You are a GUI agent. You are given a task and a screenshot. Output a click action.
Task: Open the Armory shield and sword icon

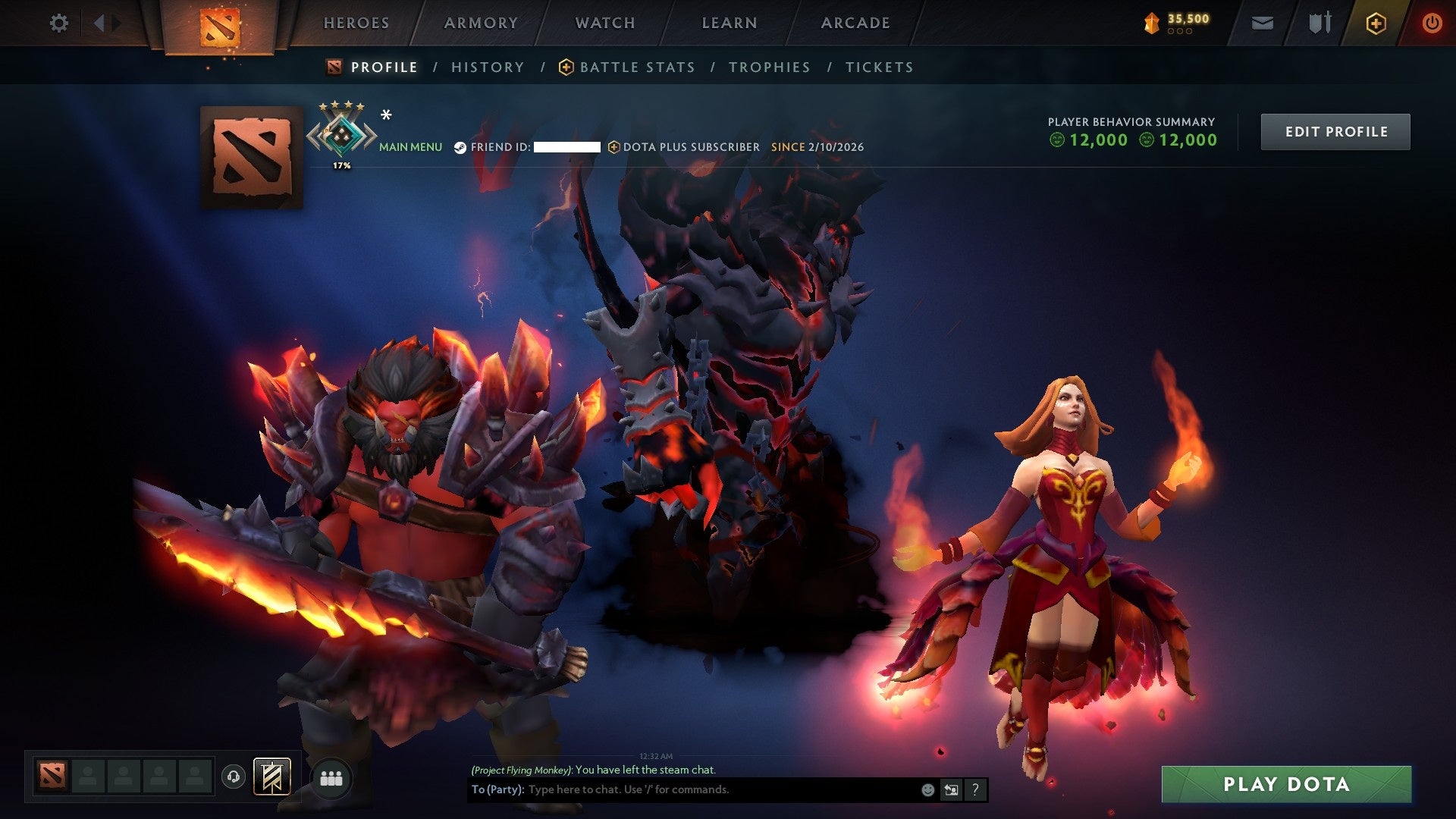pyautogui.click(x=1319, y=23)
